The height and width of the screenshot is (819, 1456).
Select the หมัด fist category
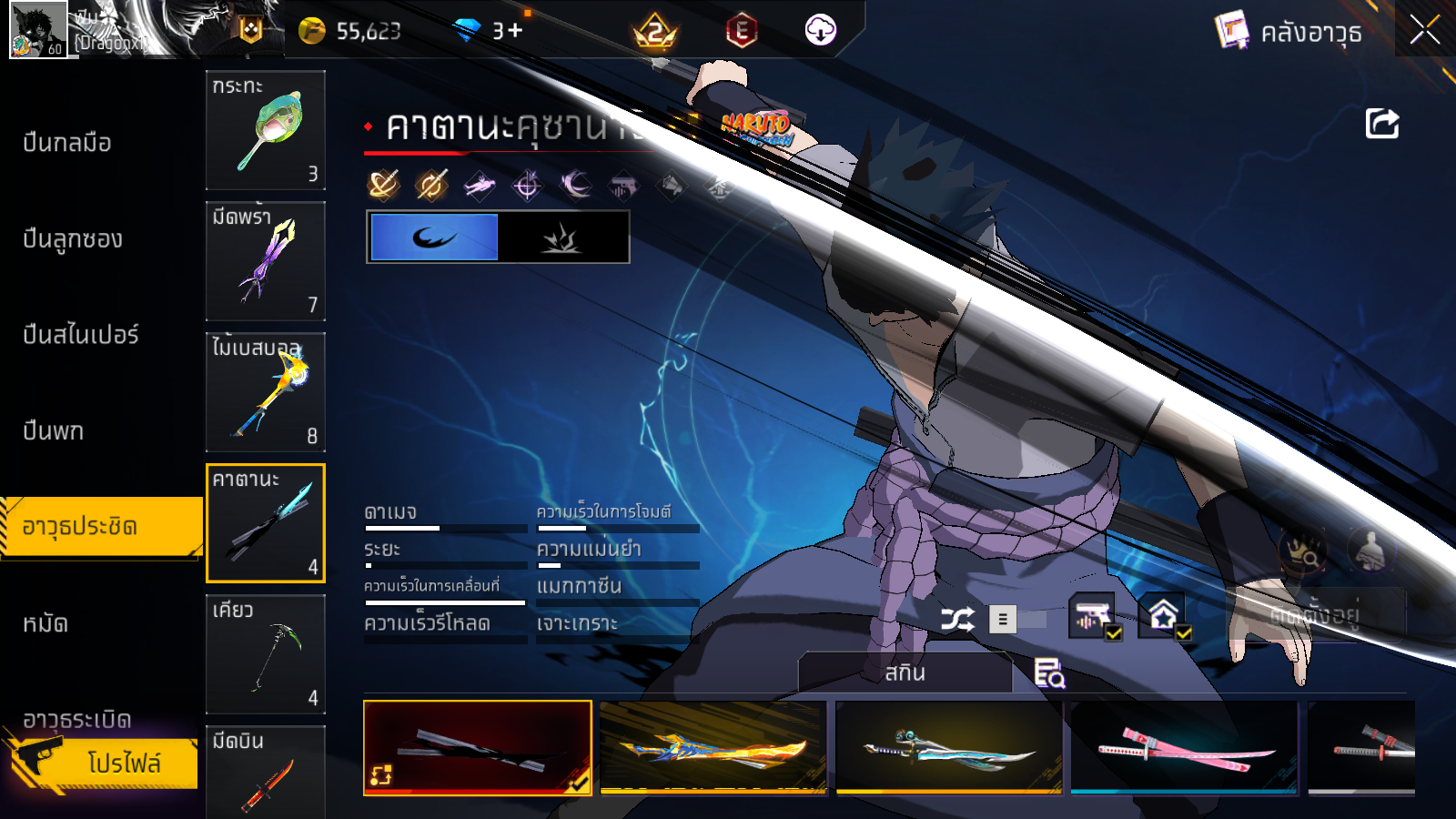(45, 624)
